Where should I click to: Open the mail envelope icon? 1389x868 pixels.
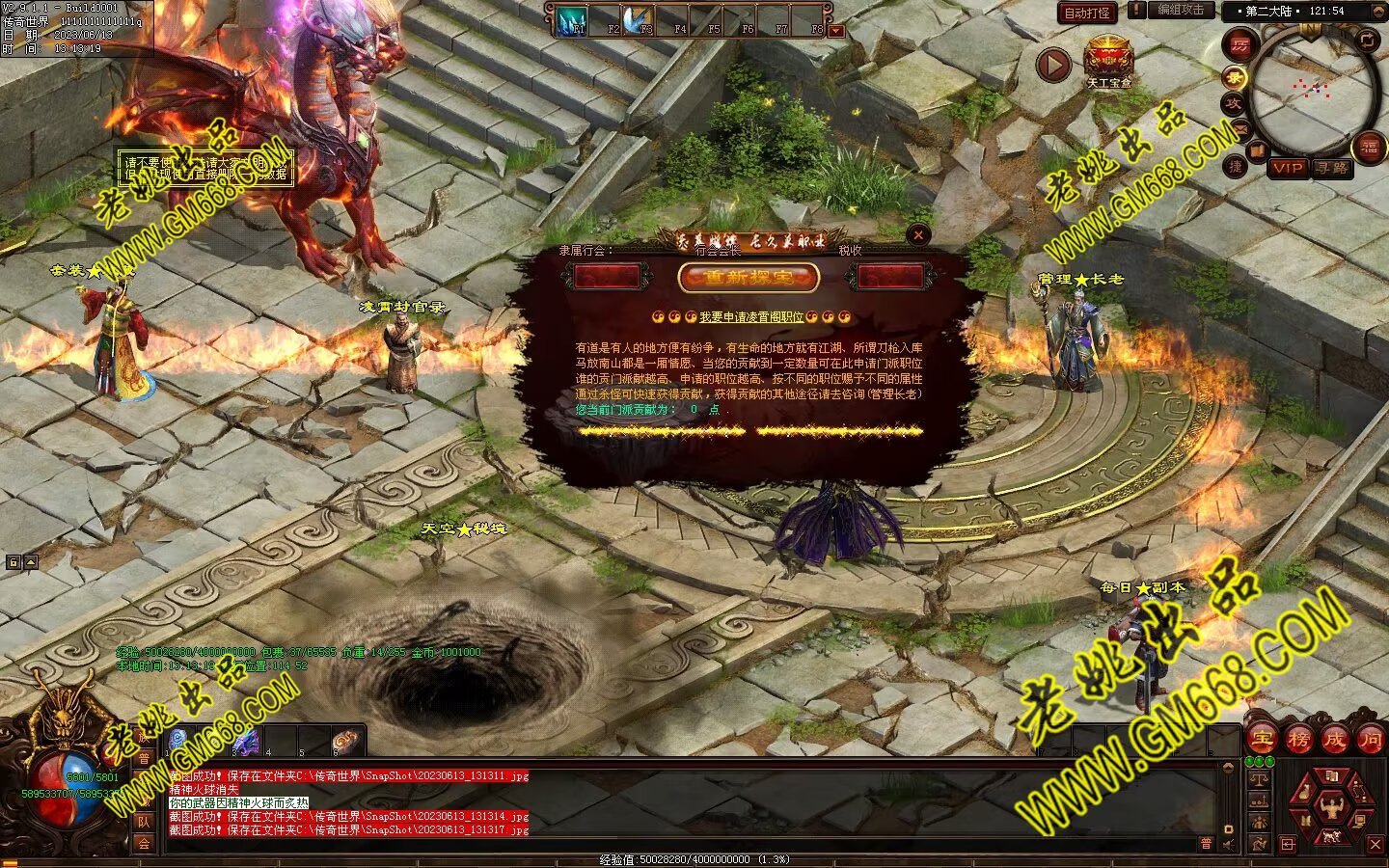tap(1241, 128)
